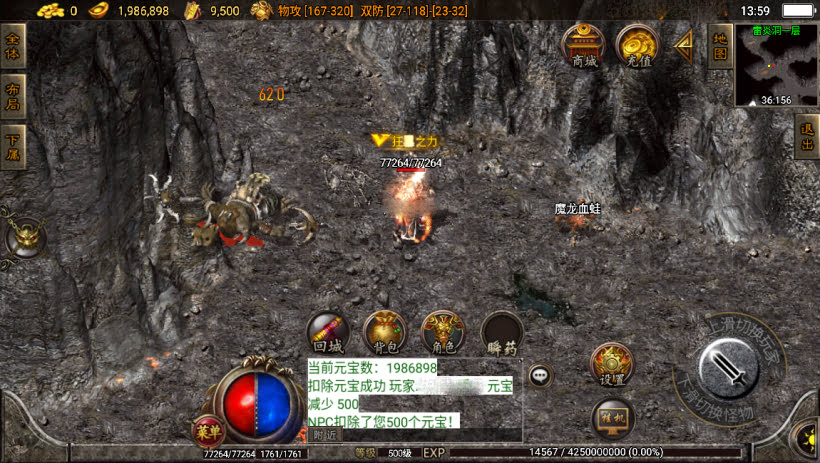Toggle the 挂机 auto-battle button
Image resolution: width=820 pixels, height=463 pixels.
(x=611, y=416)
